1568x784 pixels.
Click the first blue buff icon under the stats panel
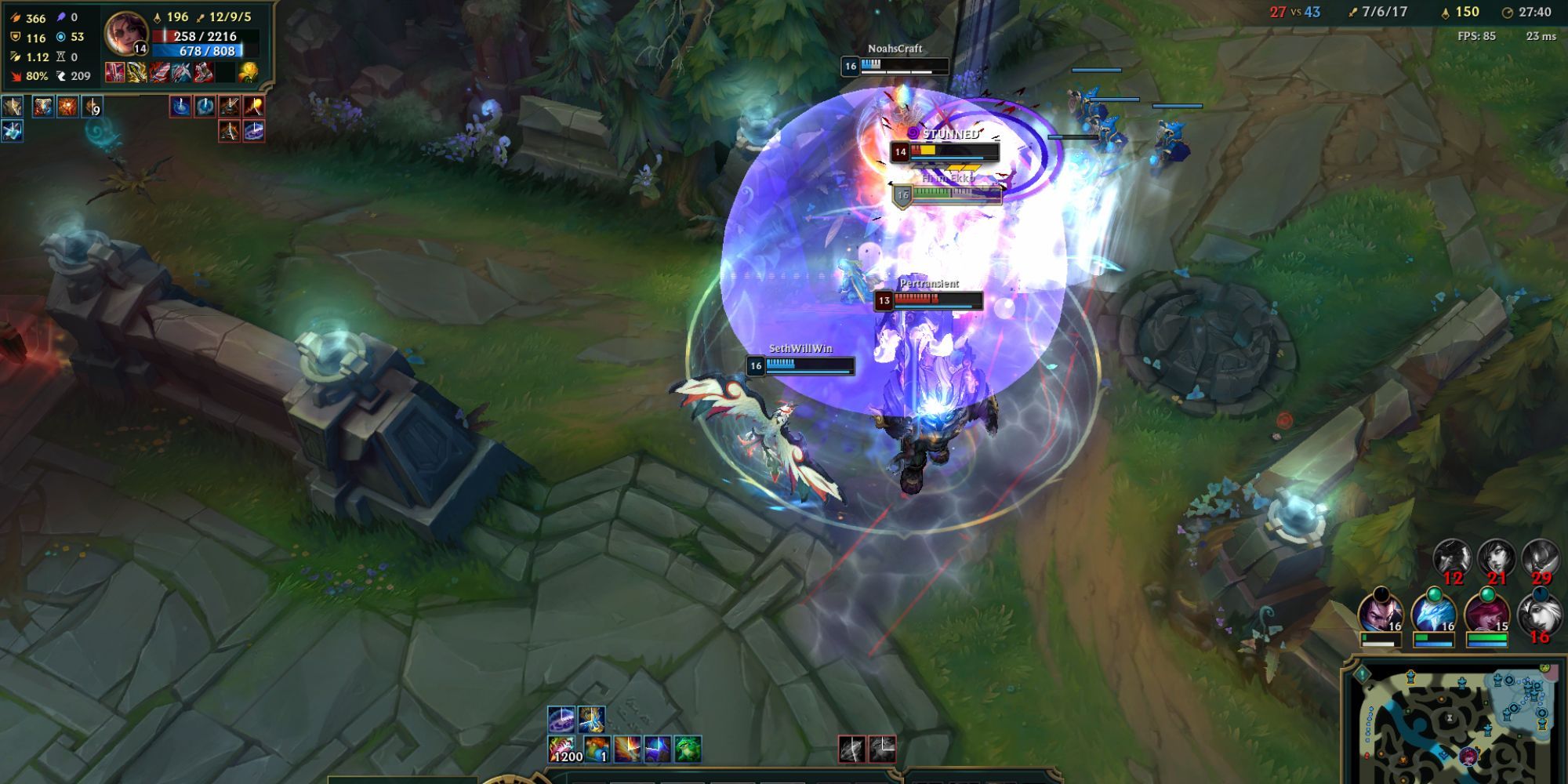click(12, 106)
